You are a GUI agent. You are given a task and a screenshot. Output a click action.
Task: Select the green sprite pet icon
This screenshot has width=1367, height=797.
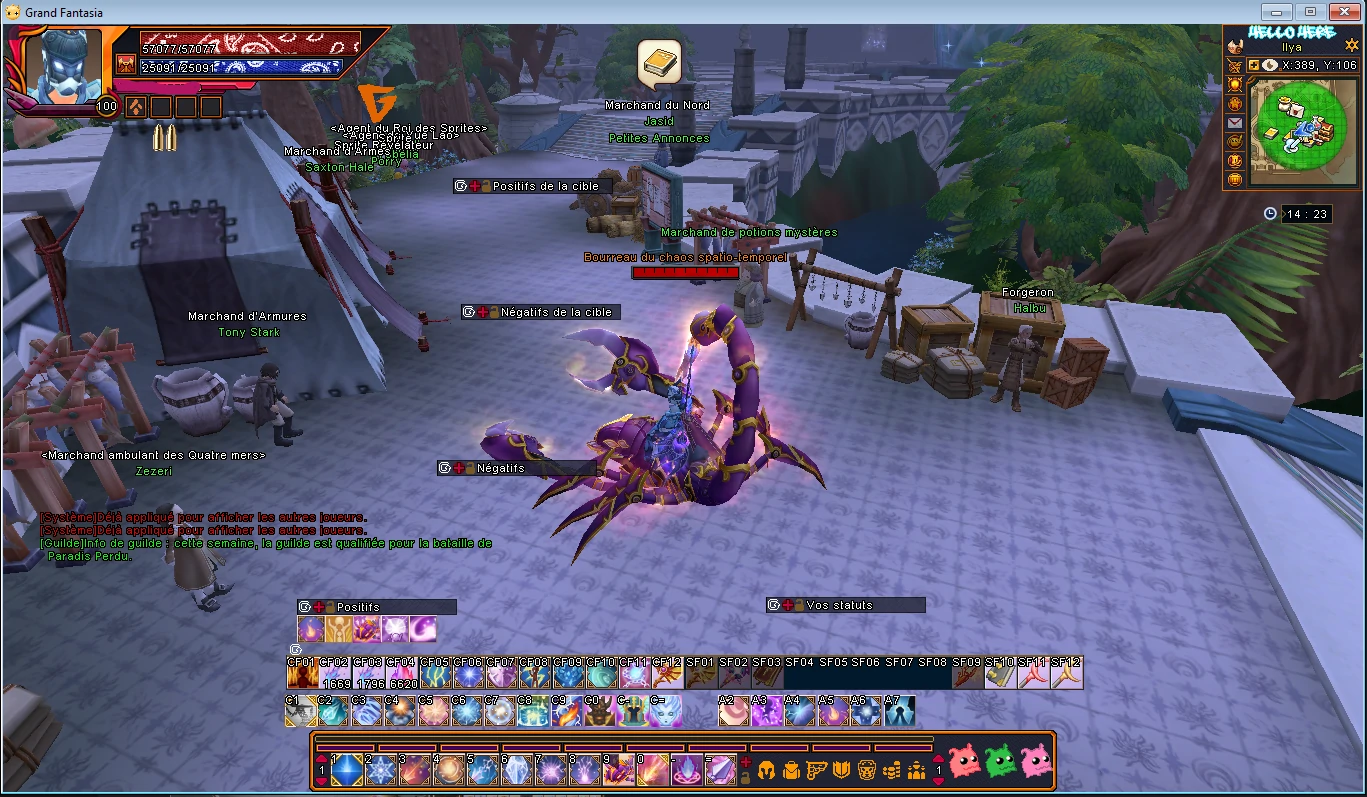[x=1000, y=762]
